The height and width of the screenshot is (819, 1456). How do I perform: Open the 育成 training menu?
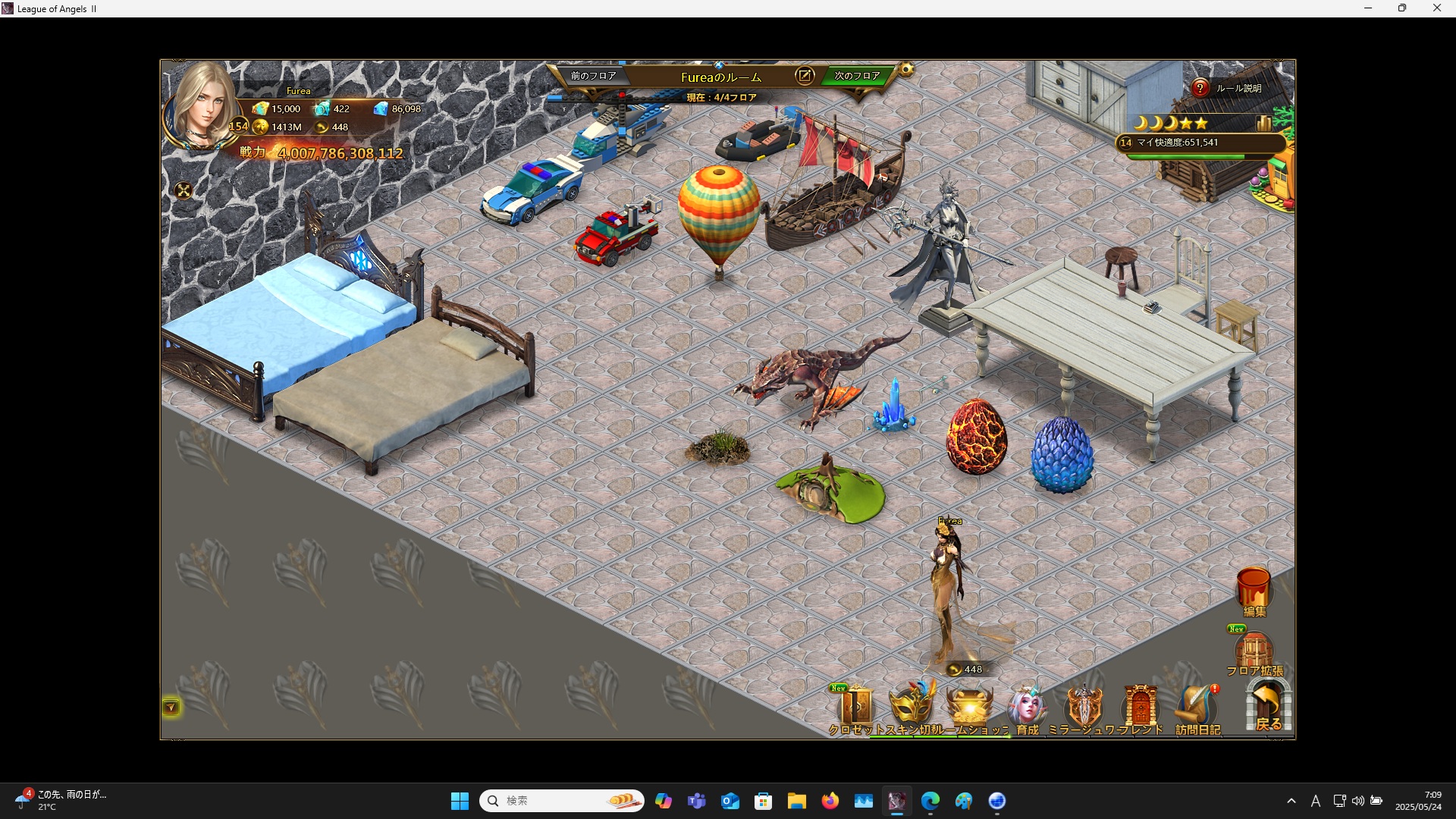click(x=1027, y=708)
